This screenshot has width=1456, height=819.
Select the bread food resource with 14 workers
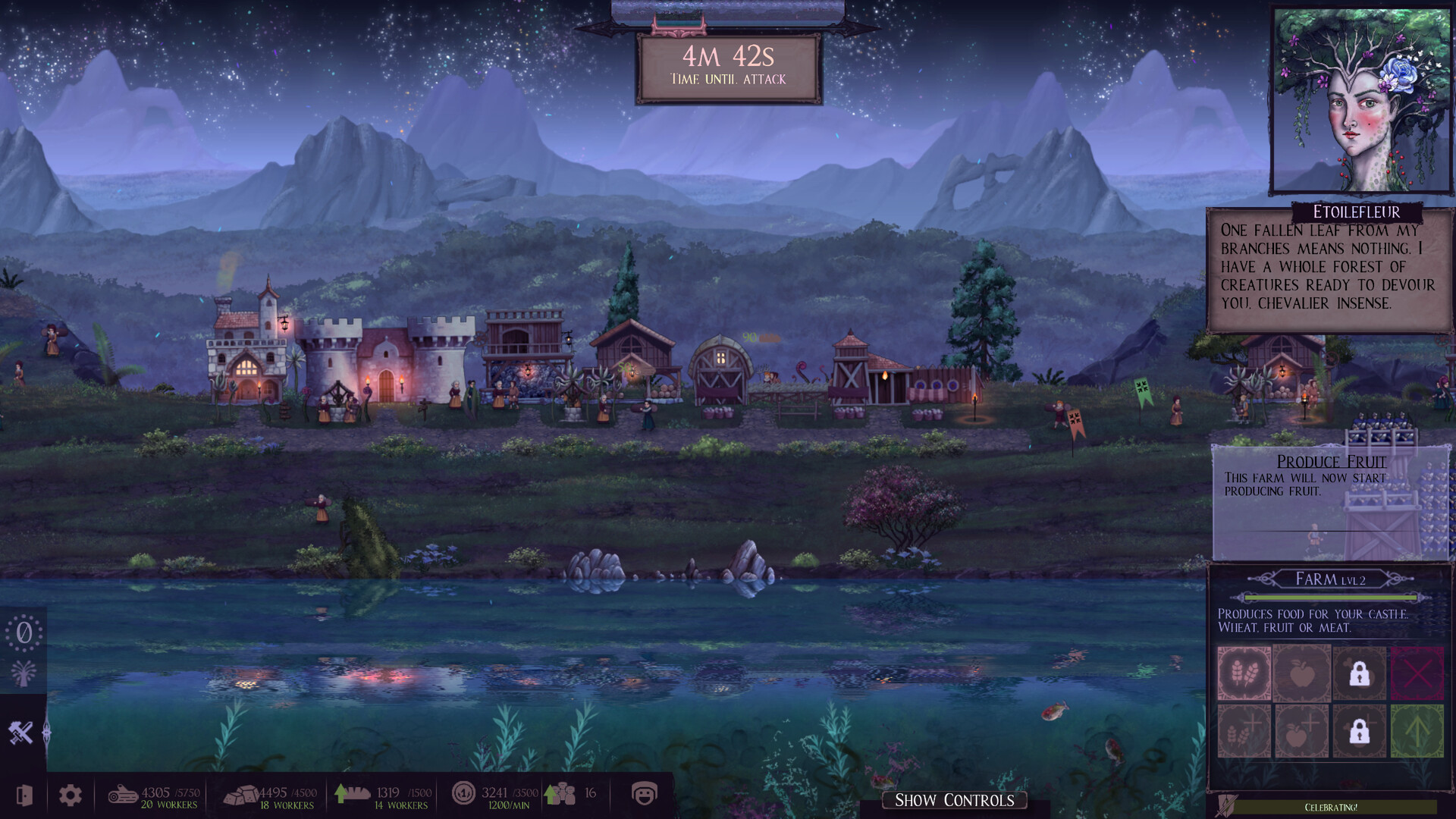[382, 796]
